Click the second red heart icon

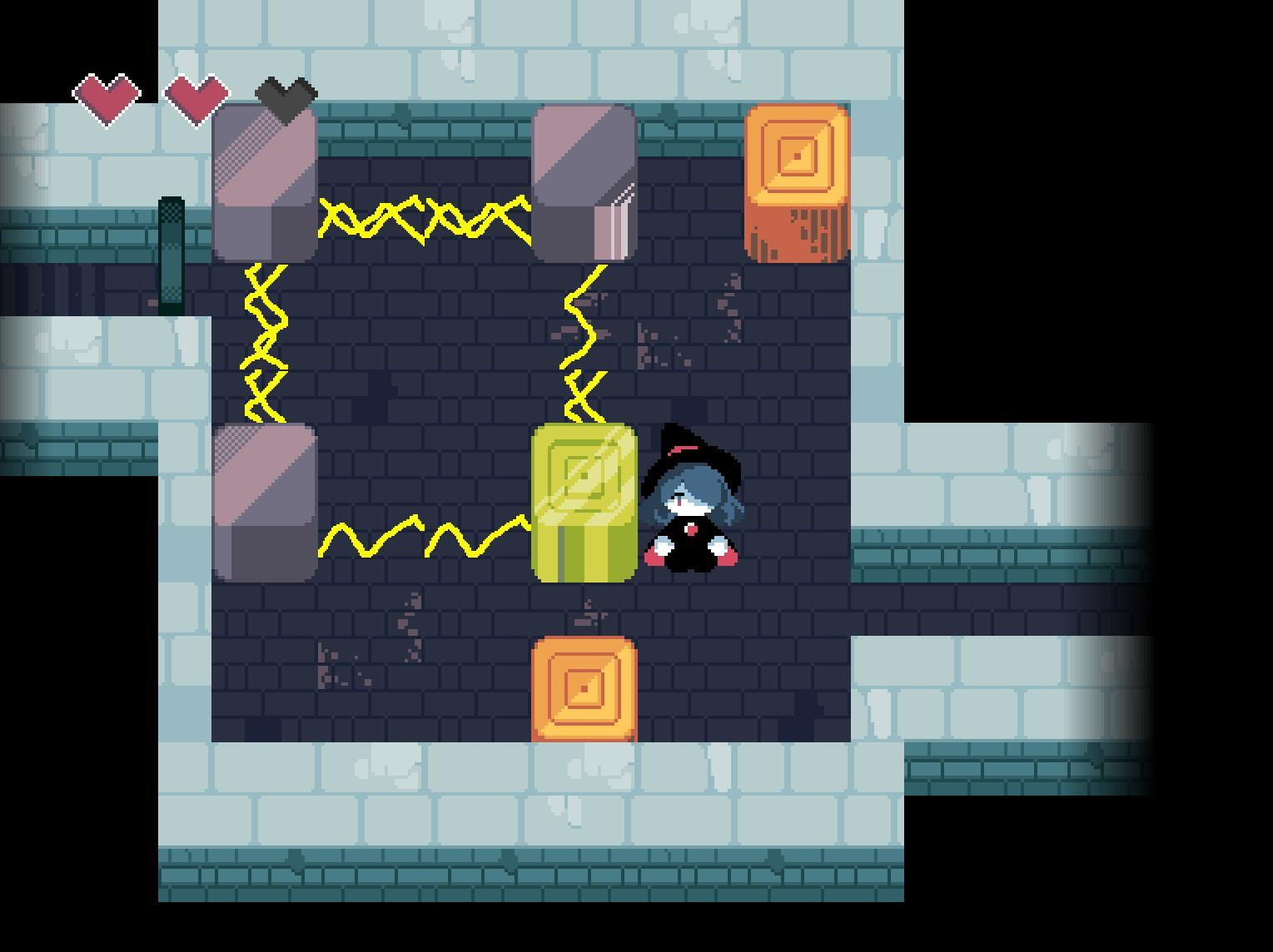point(196,96)
